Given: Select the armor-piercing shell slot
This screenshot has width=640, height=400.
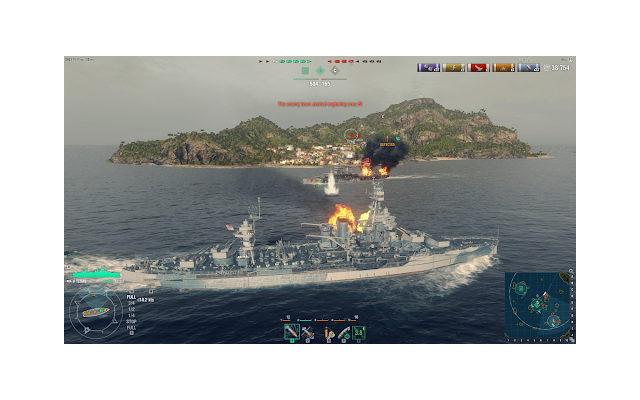Looking at the screenshot, I should pos(291,331).
